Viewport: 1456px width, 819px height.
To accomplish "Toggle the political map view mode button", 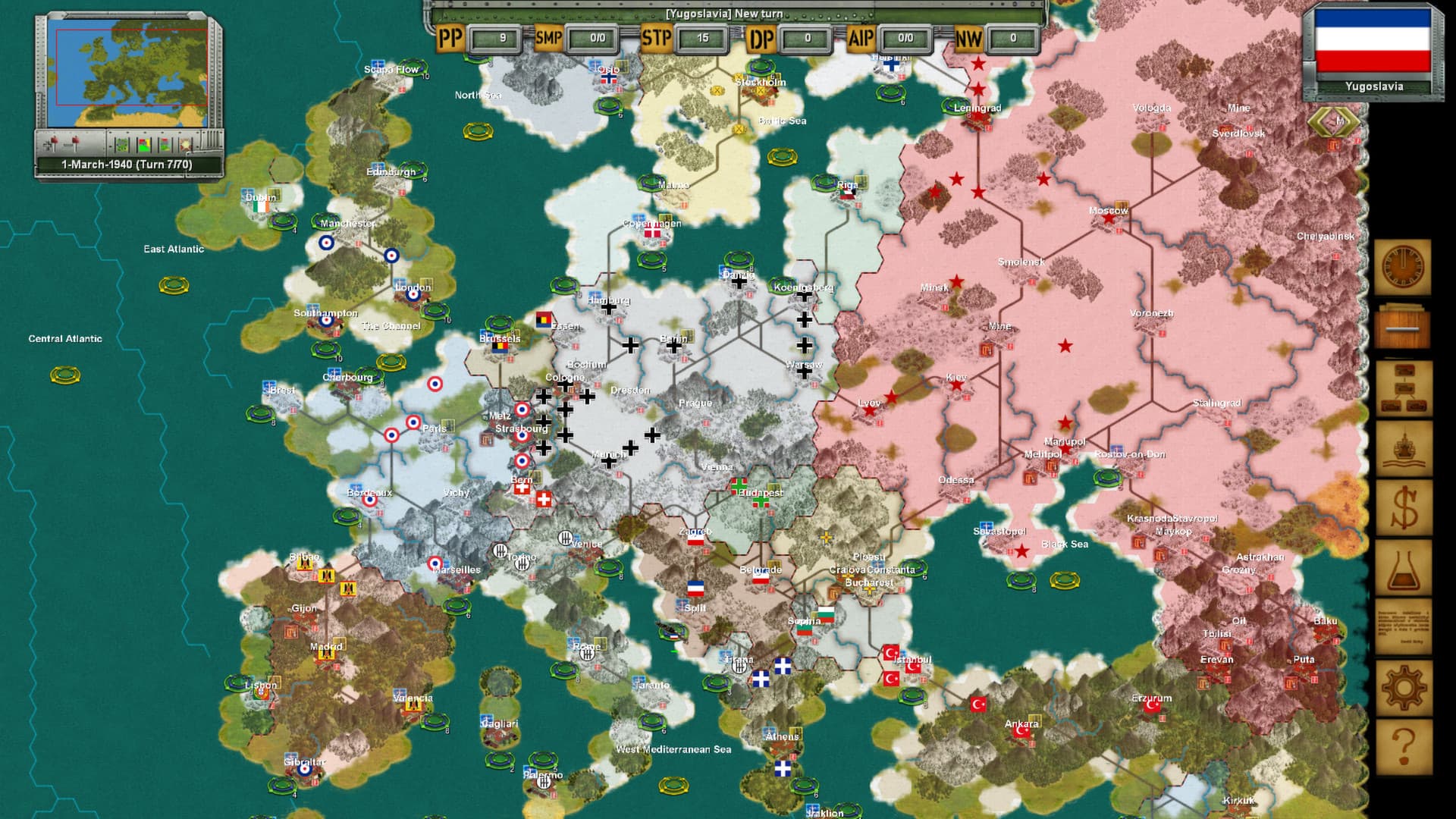I will point(144,144).
